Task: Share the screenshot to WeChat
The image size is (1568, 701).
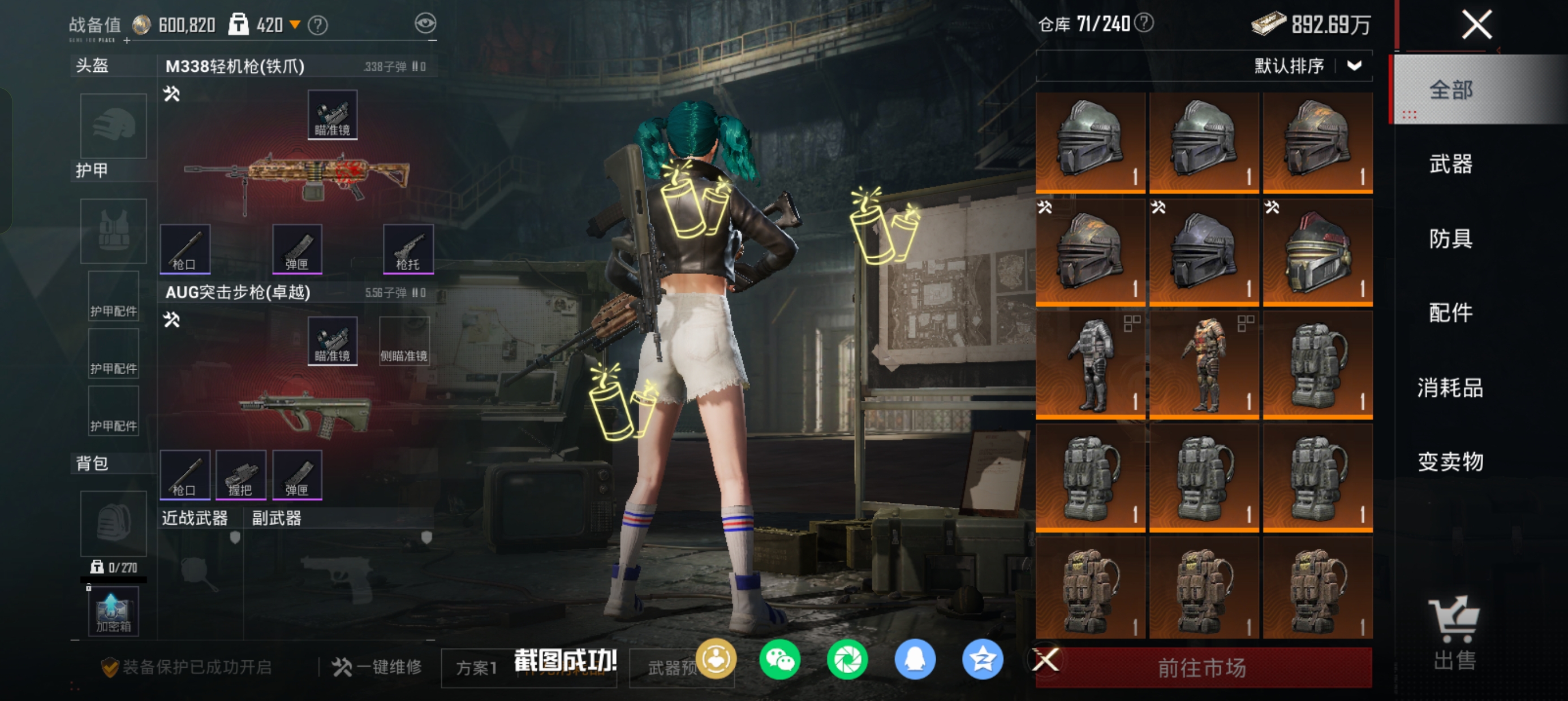Action: coord(779,660)
